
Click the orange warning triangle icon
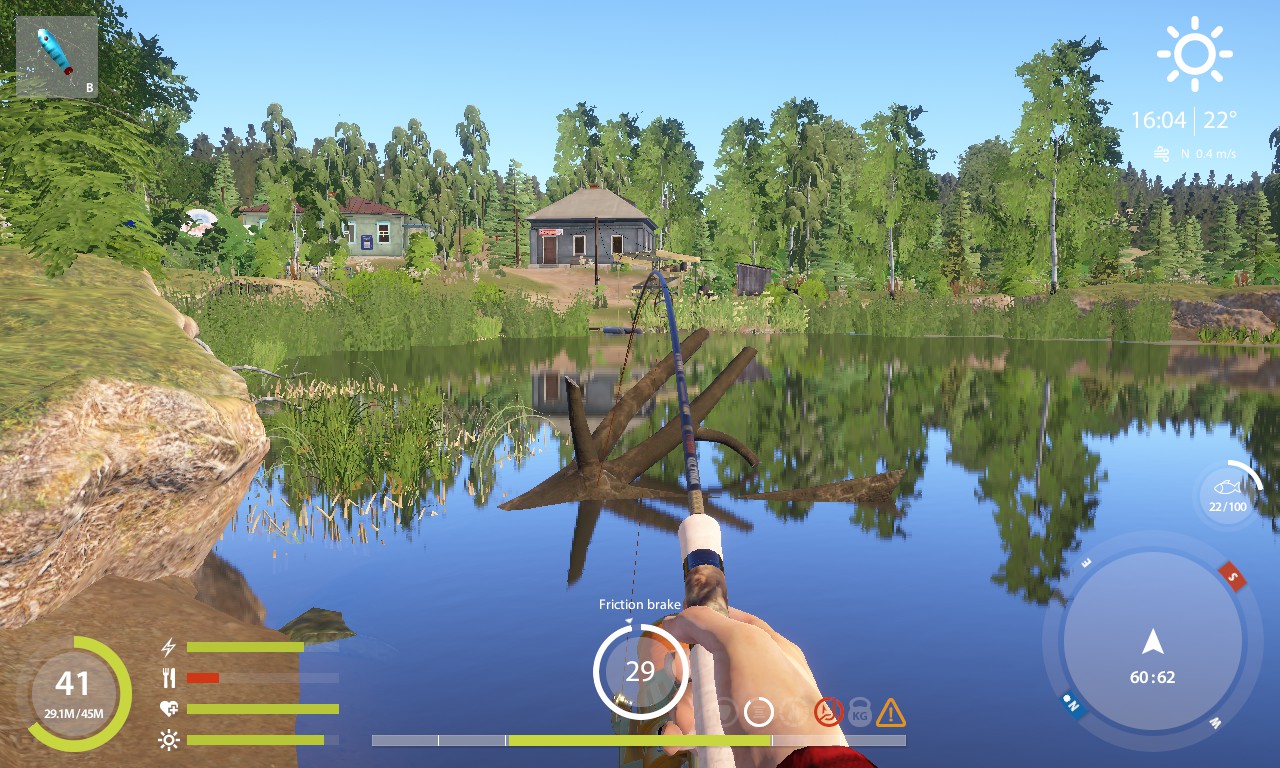(x=890, y=713)
